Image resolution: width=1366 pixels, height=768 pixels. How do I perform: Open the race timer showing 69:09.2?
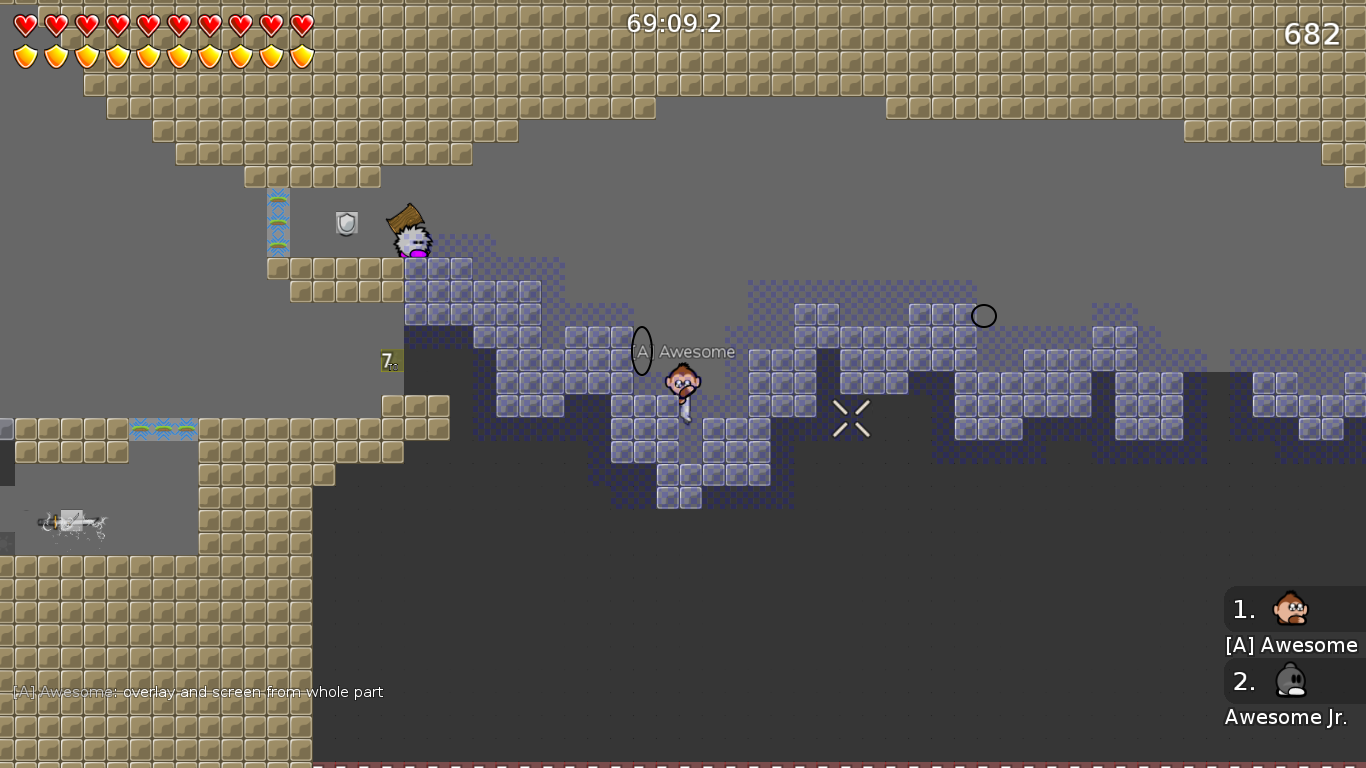pyautogui.click(x=674, y=23)
